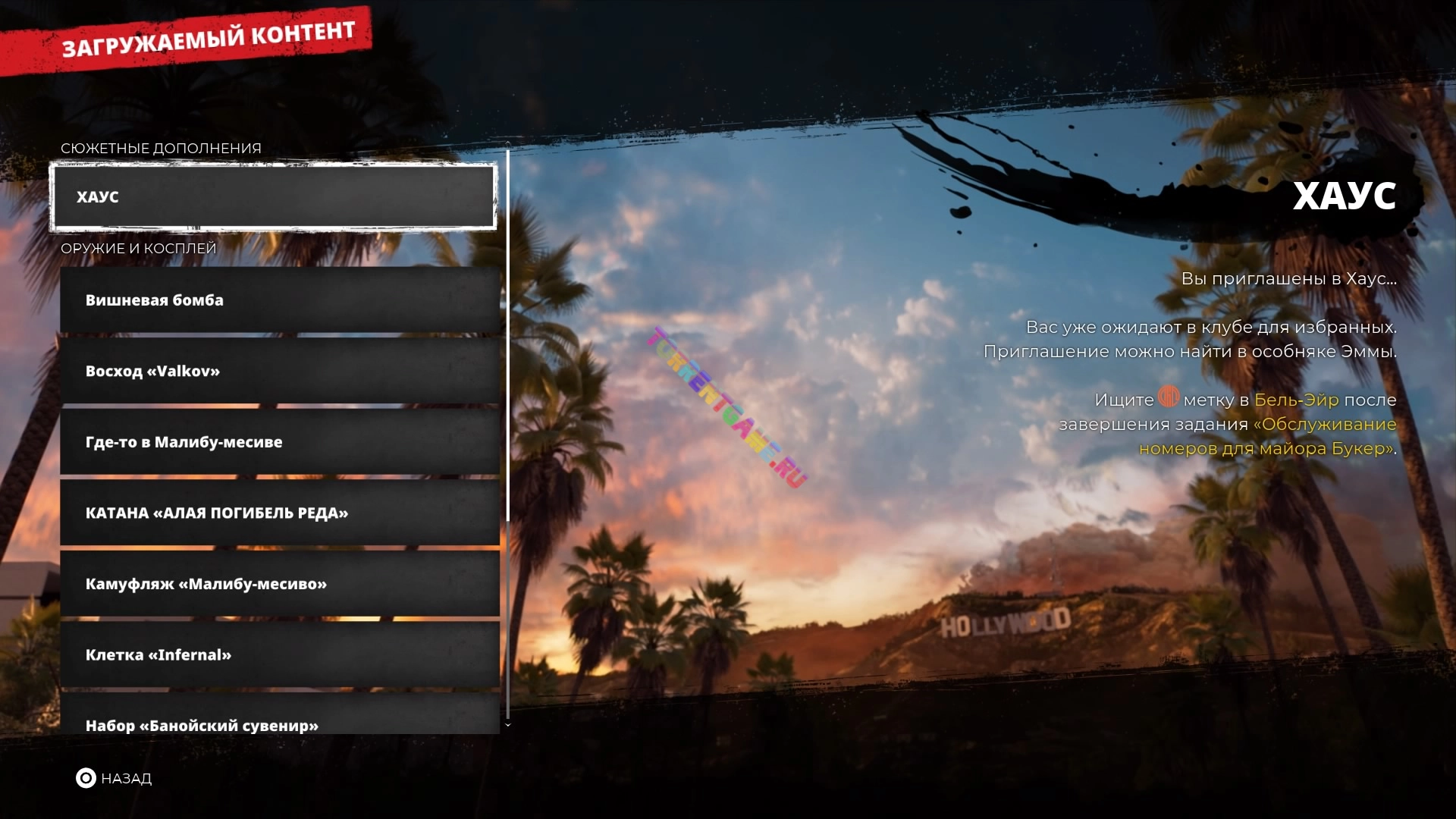The width and height of the screenshot is (1456, 819).
Task: Open the Восход «Valkov» entry
Action: pos(279,372)
